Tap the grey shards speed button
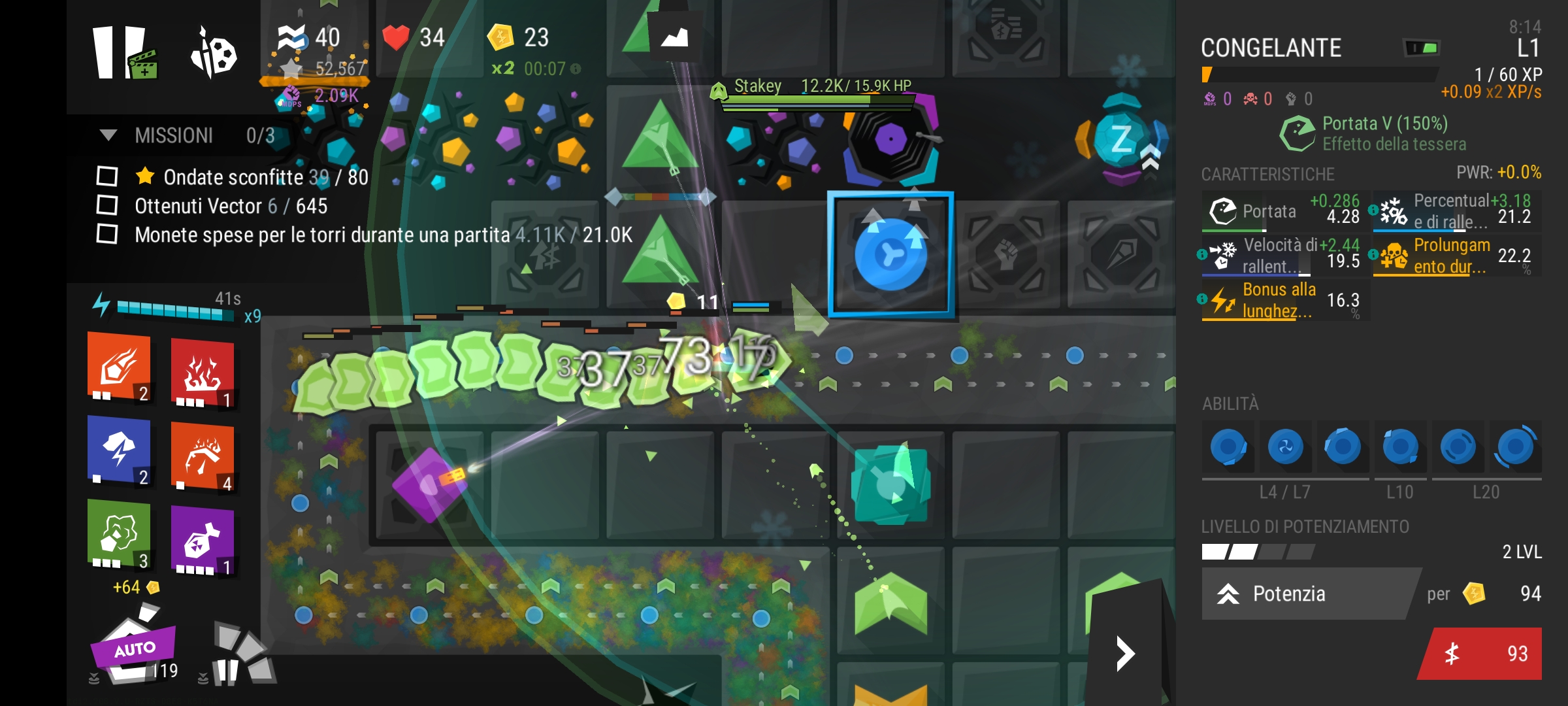1568x706 pixels. click(242, 654)
